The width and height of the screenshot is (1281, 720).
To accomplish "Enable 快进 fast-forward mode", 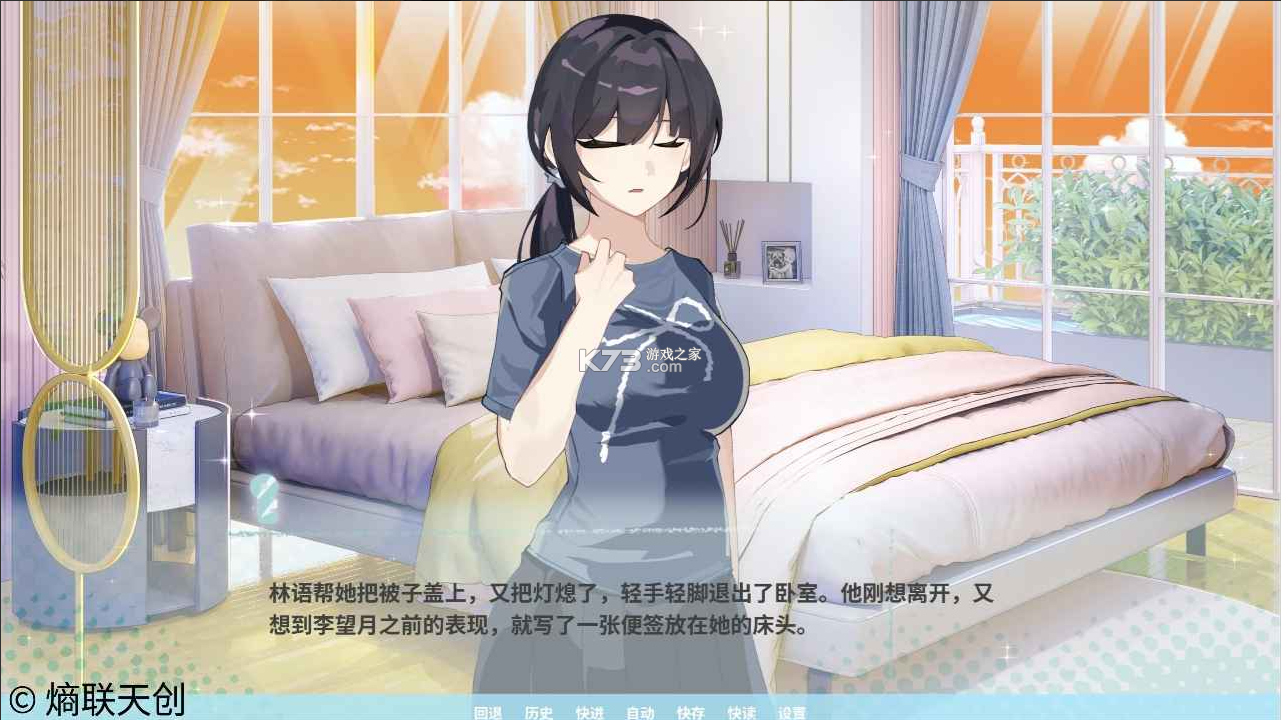I will [x=589, y=713].
